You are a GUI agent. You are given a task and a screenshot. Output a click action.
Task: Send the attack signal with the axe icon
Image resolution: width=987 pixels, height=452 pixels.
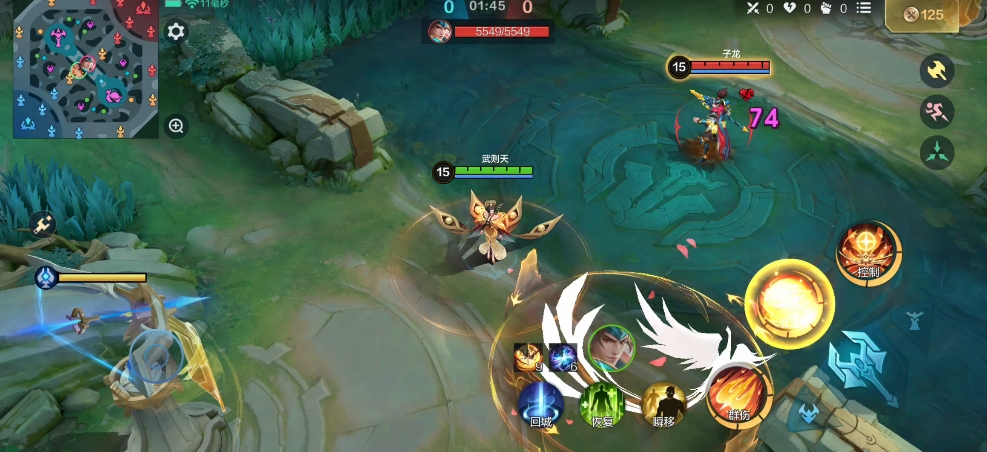937,71
